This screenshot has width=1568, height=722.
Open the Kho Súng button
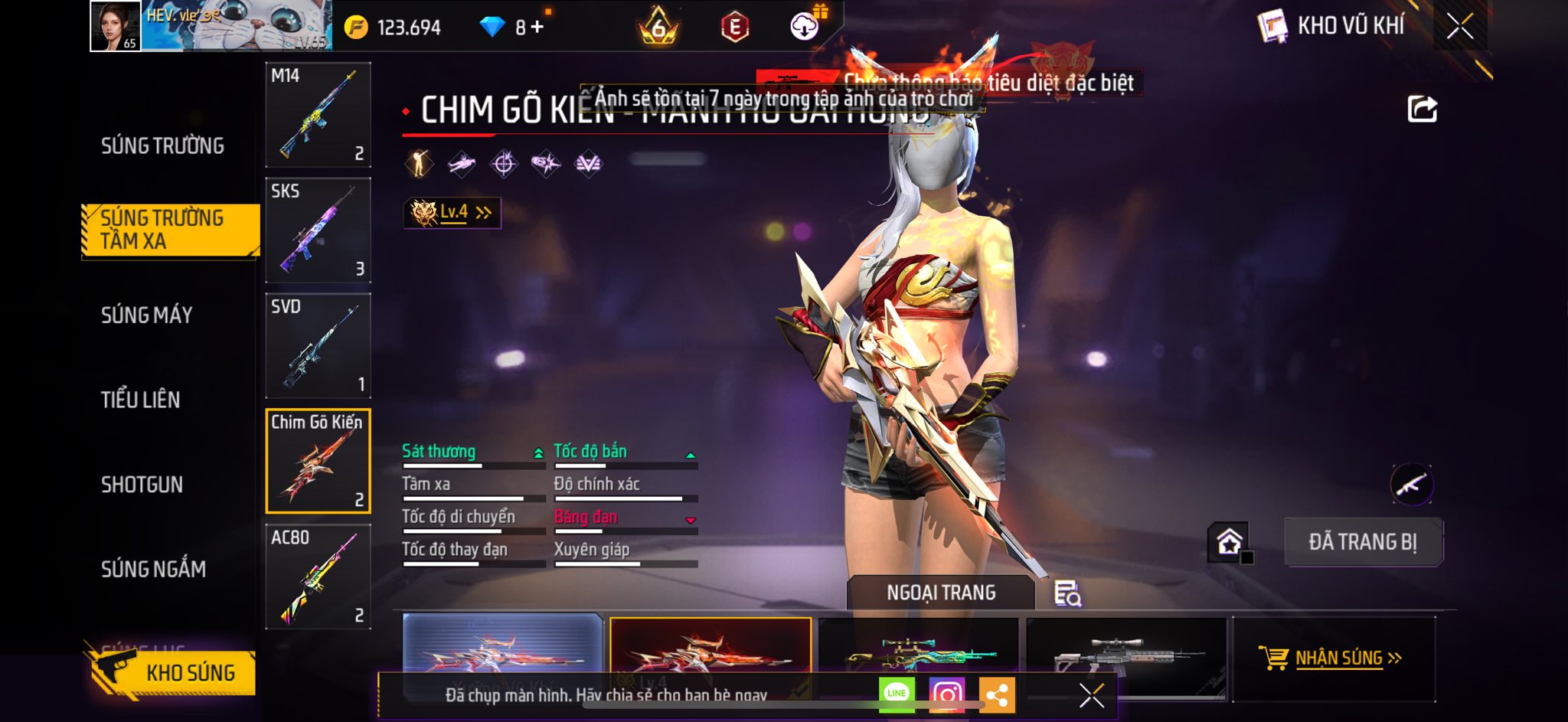pos(171,672)
